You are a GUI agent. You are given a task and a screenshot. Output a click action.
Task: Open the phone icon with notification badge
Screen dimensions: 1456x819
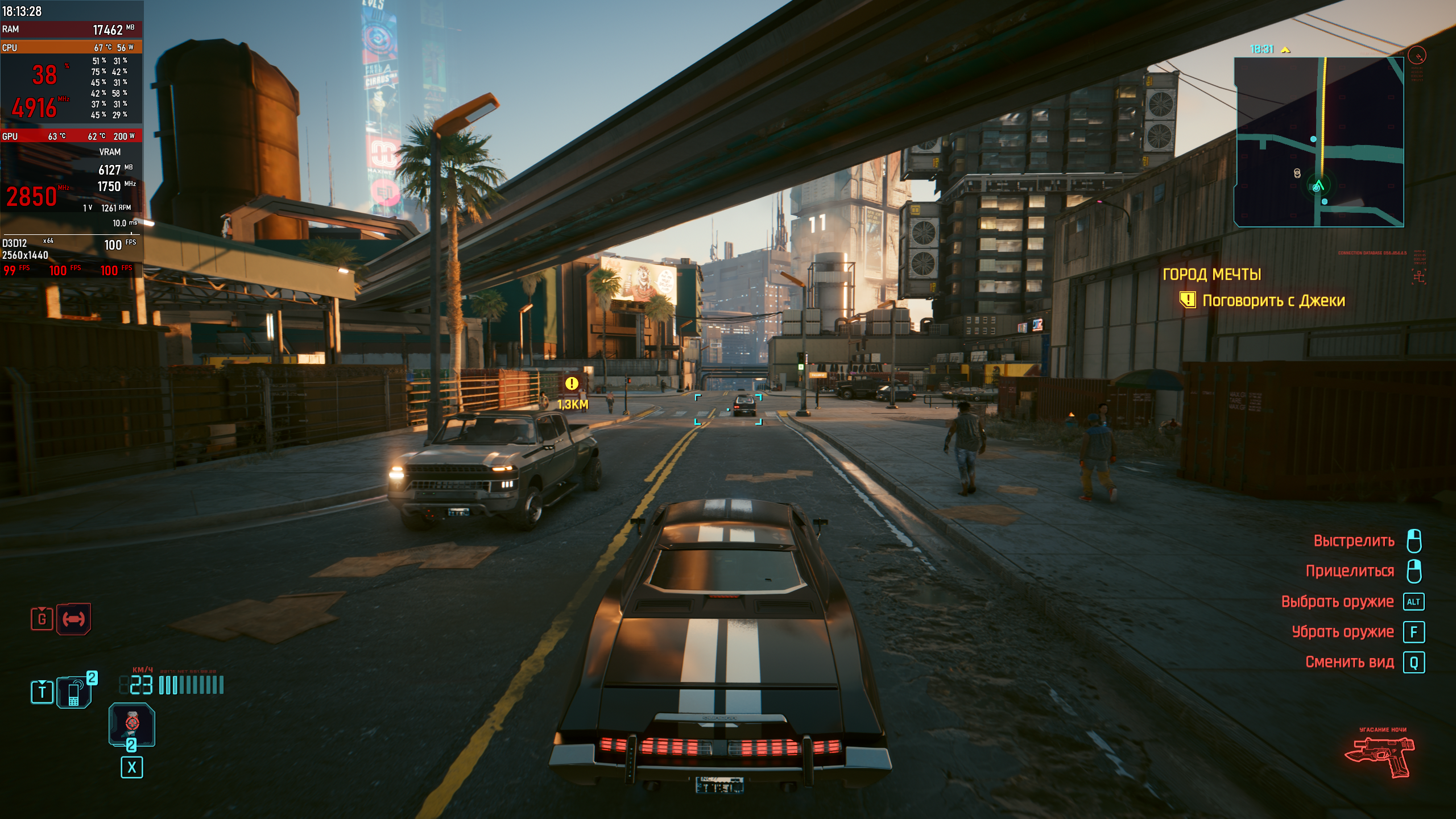74,692
